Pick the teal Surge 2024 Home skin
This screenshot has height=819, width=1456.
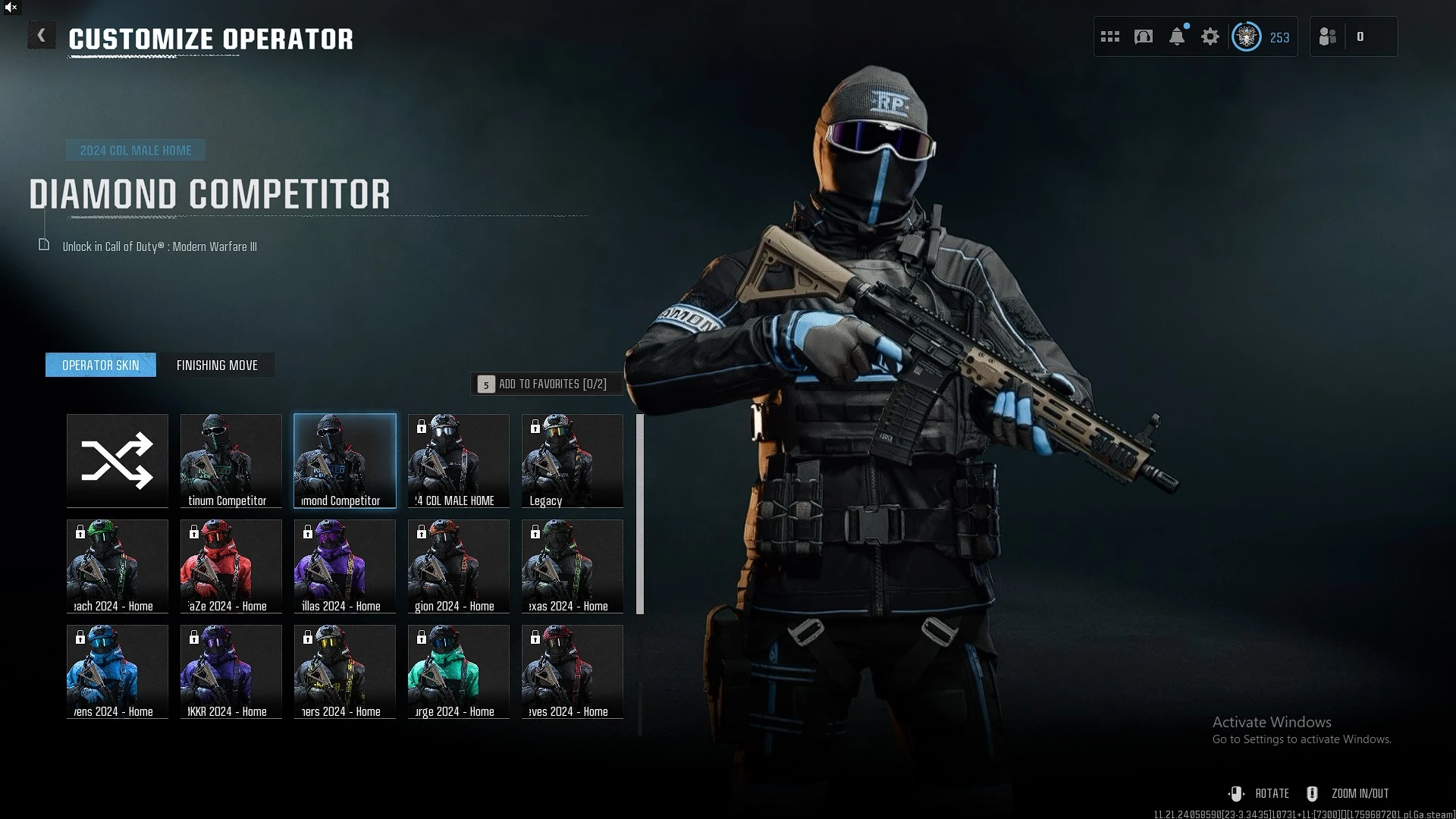[x=459, y=671]
